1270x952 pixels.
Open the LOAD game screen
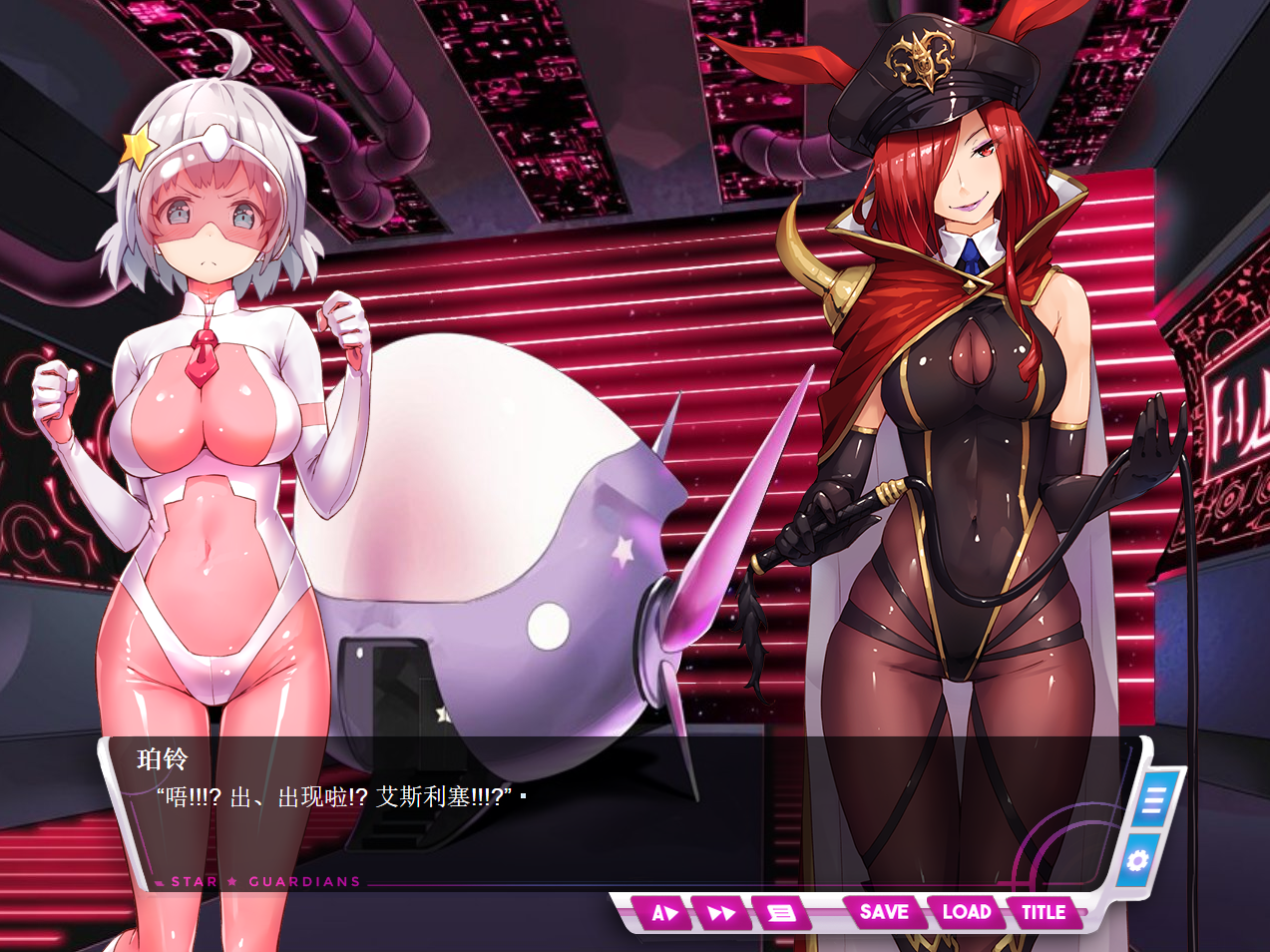[x=966, y=911]
